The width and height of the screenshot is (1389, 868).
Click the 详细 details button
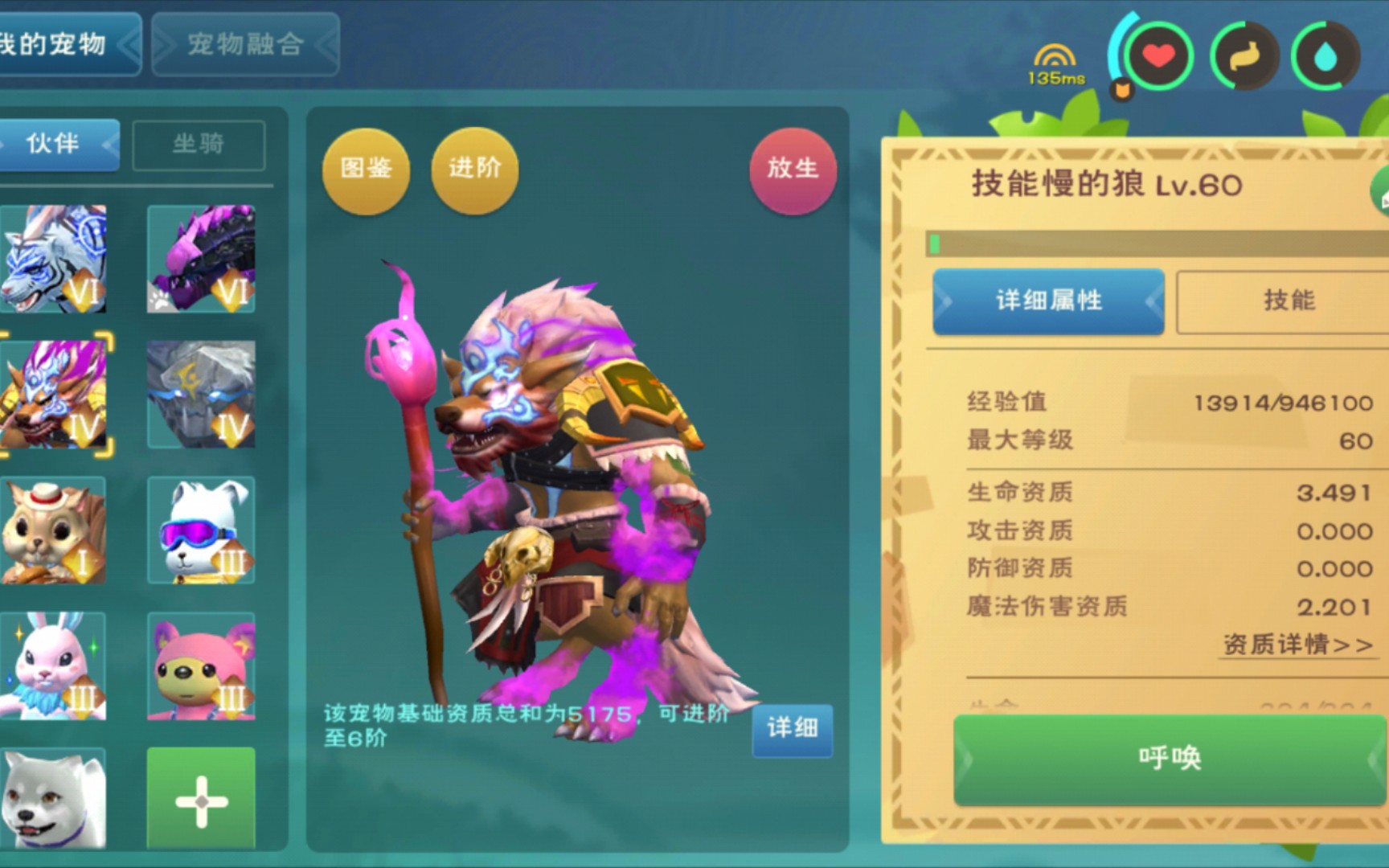[793, 730]
